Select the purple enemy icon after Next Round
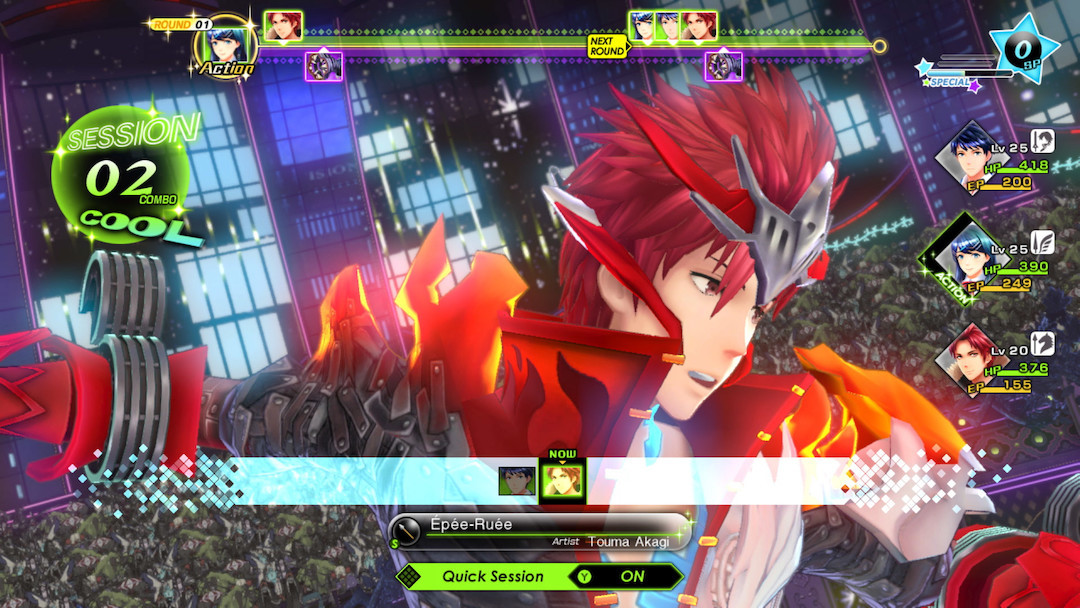 723,66
